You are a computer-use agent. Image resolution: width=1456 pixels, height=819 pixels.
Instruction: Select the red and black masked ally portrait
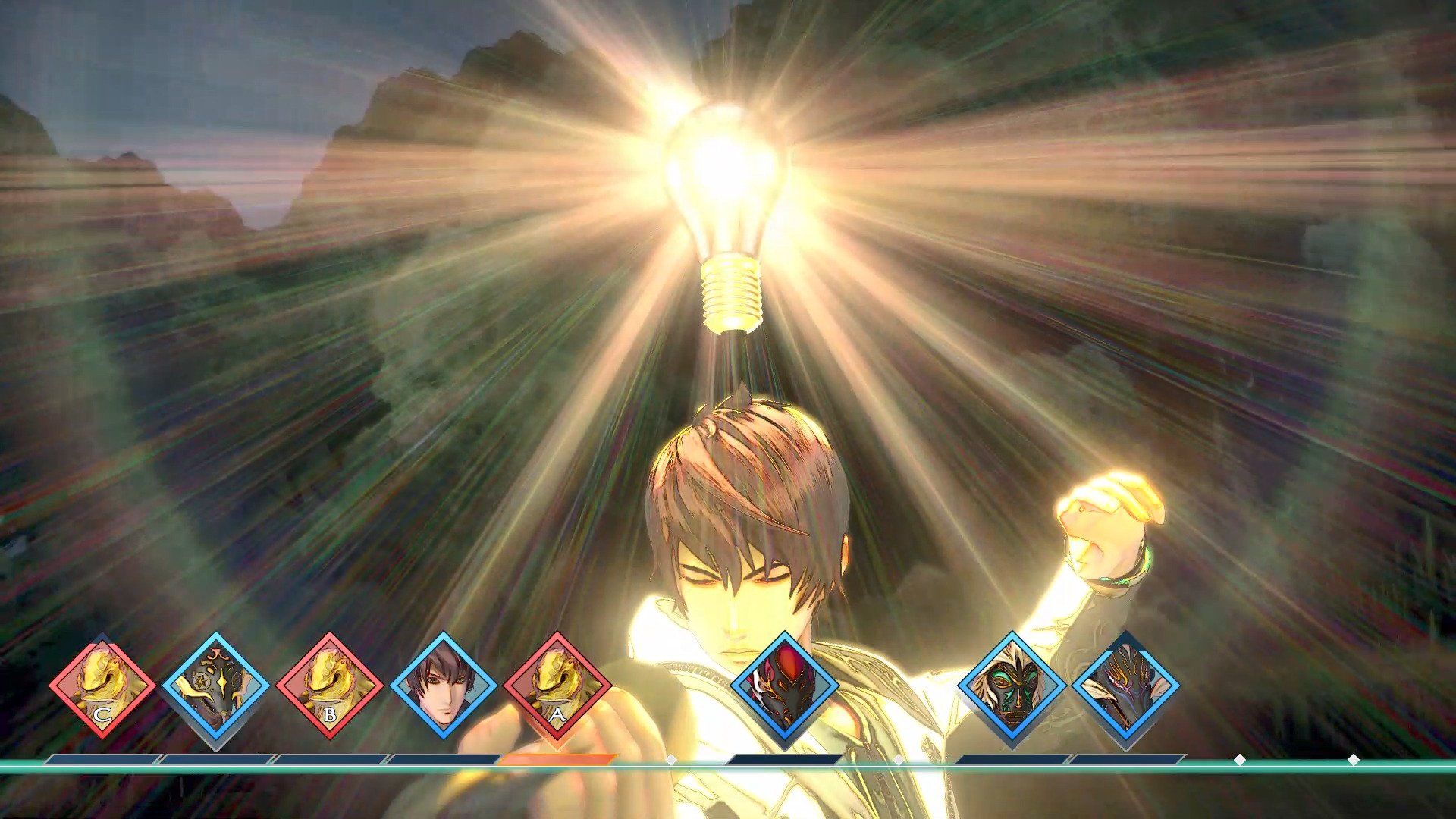click(x=785, y=686)
